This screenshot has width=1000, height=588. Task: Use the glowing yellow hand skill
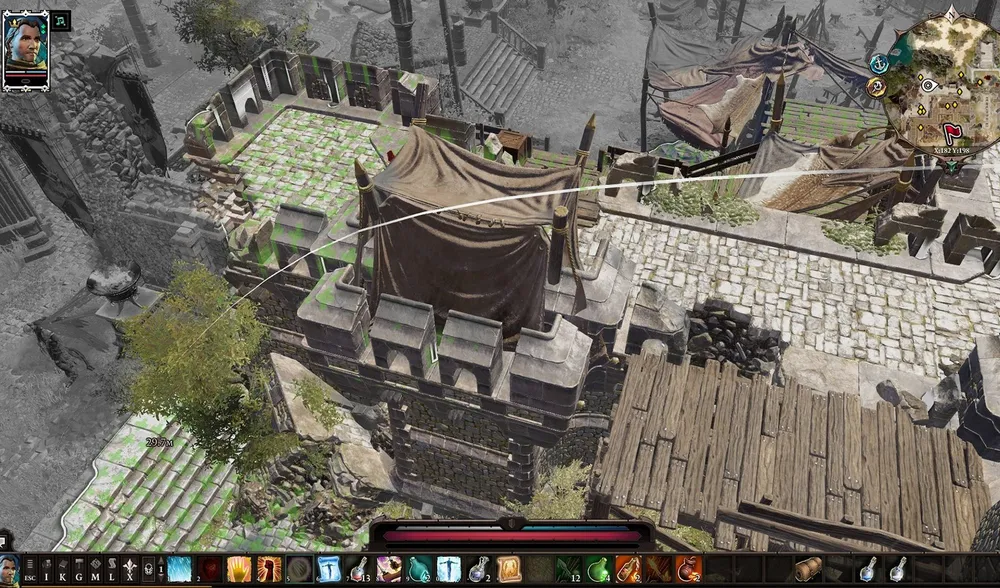pos(239,570)
